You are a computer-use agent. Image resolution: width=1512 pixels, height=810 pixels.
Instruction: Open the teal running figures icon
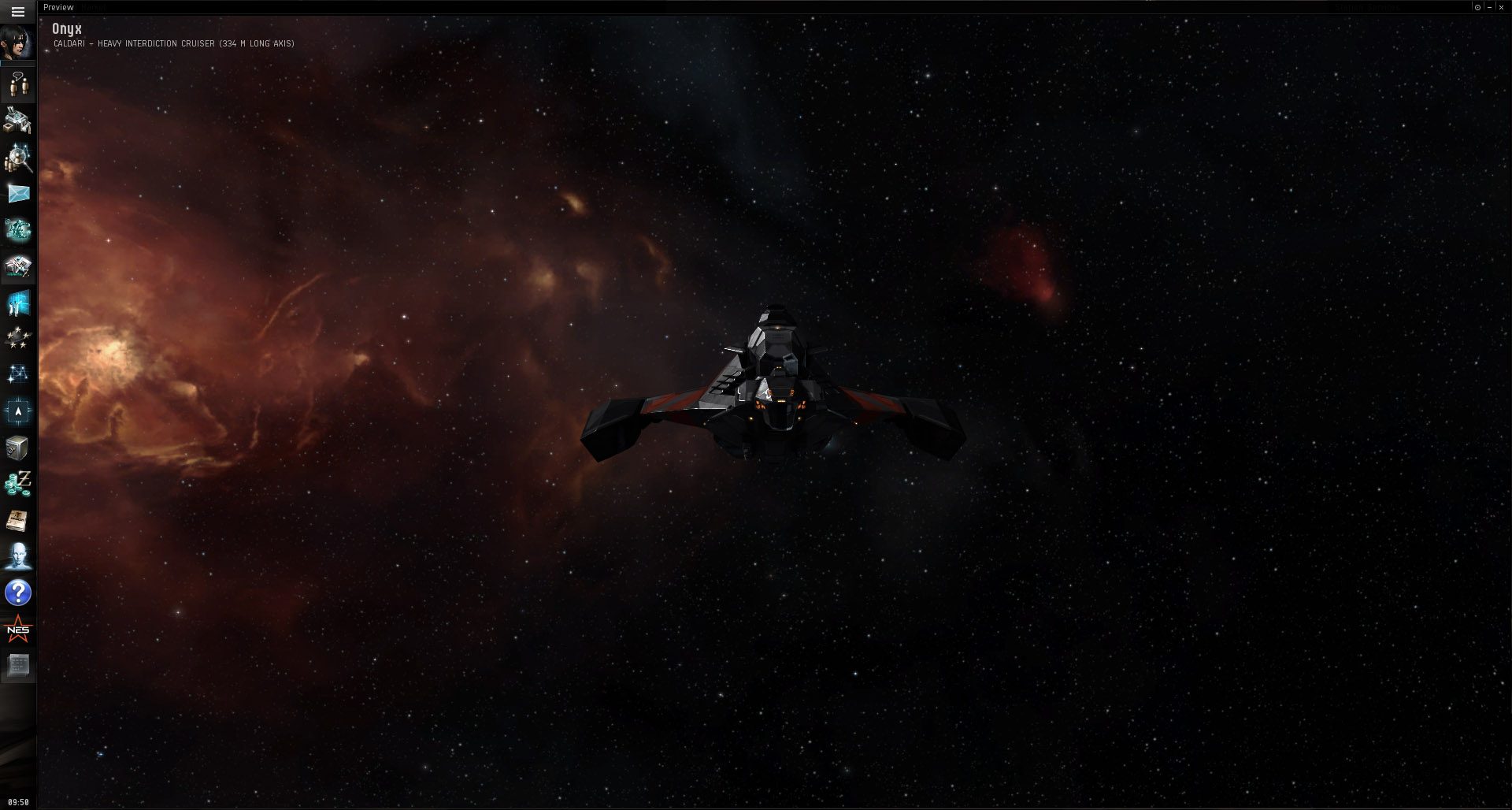[17, 230]
